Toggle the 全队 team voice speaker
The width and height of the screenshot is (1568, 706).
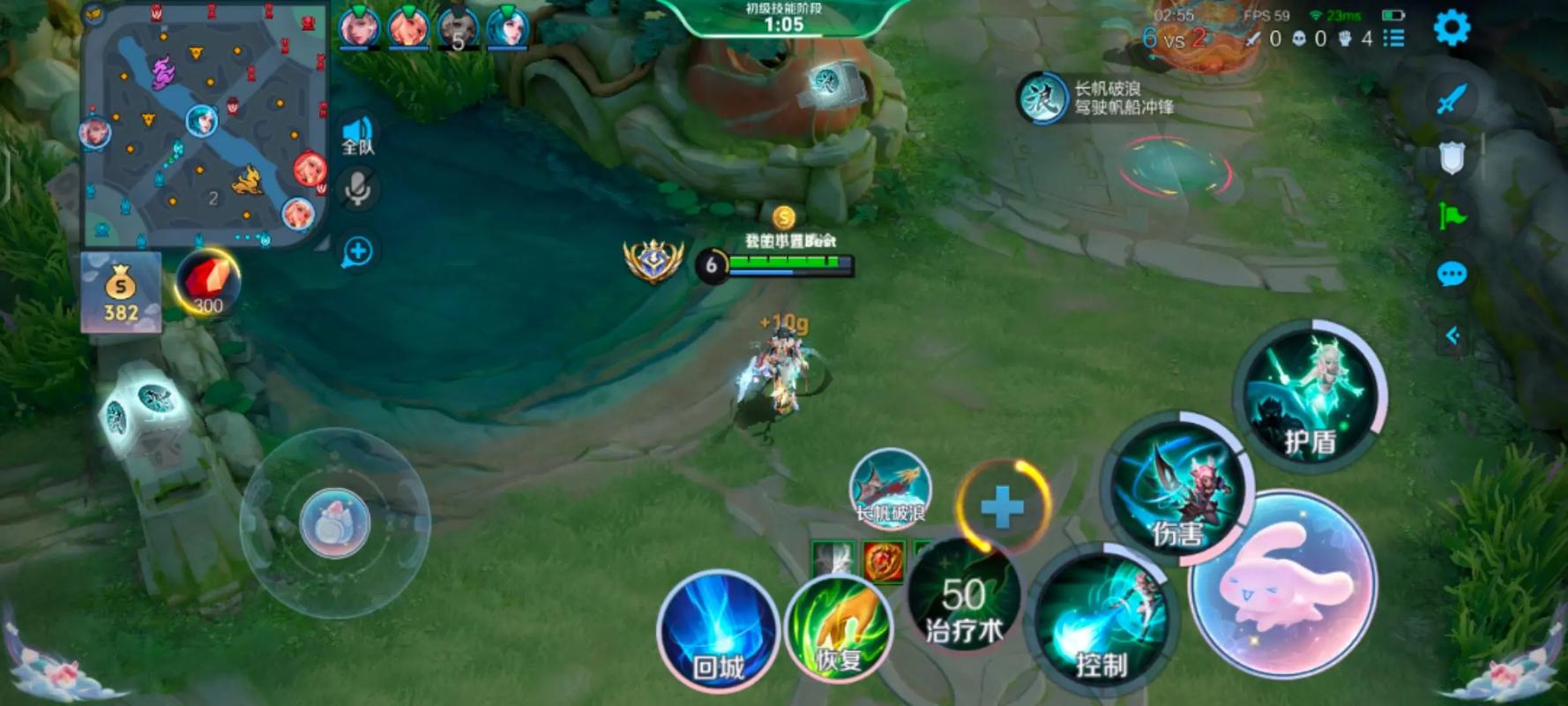pos(358,136)
